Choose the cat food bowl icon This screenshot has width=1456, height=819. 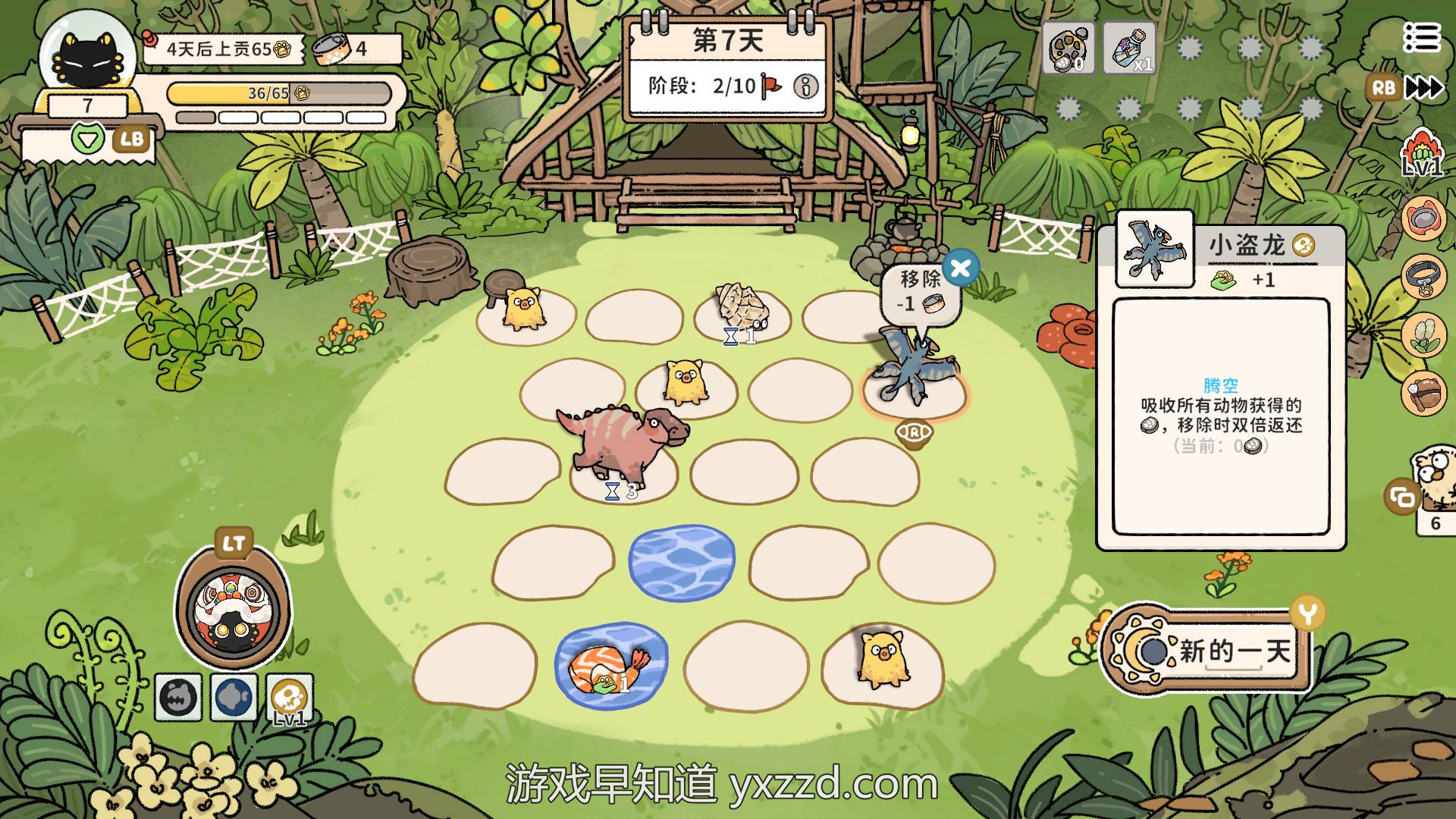point(1423,218)
